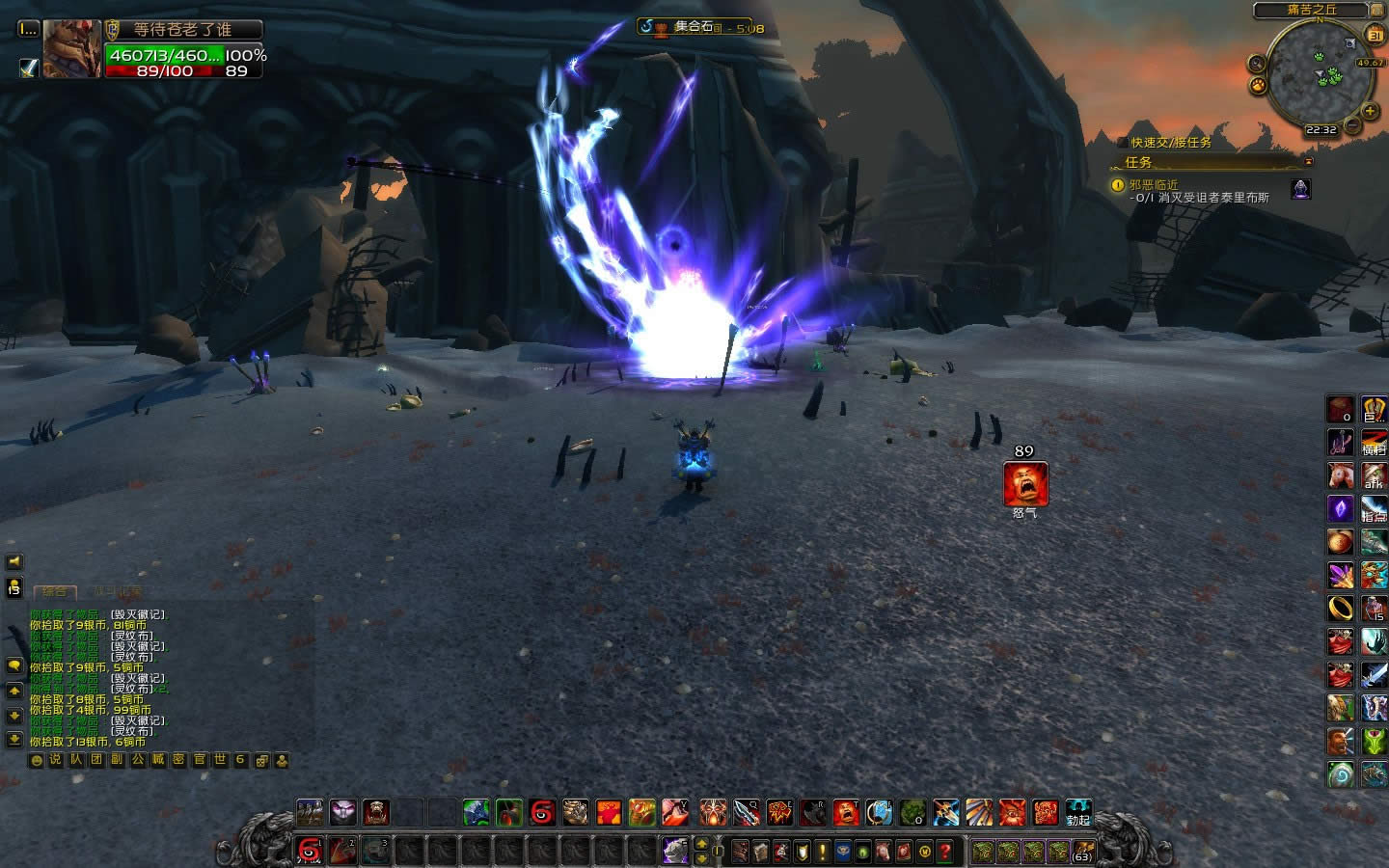Image resolution: width=1389 pixels, height=868 pixels.
Task: Click the 怒气 rage face icon
Action: tap(1024, 484)
